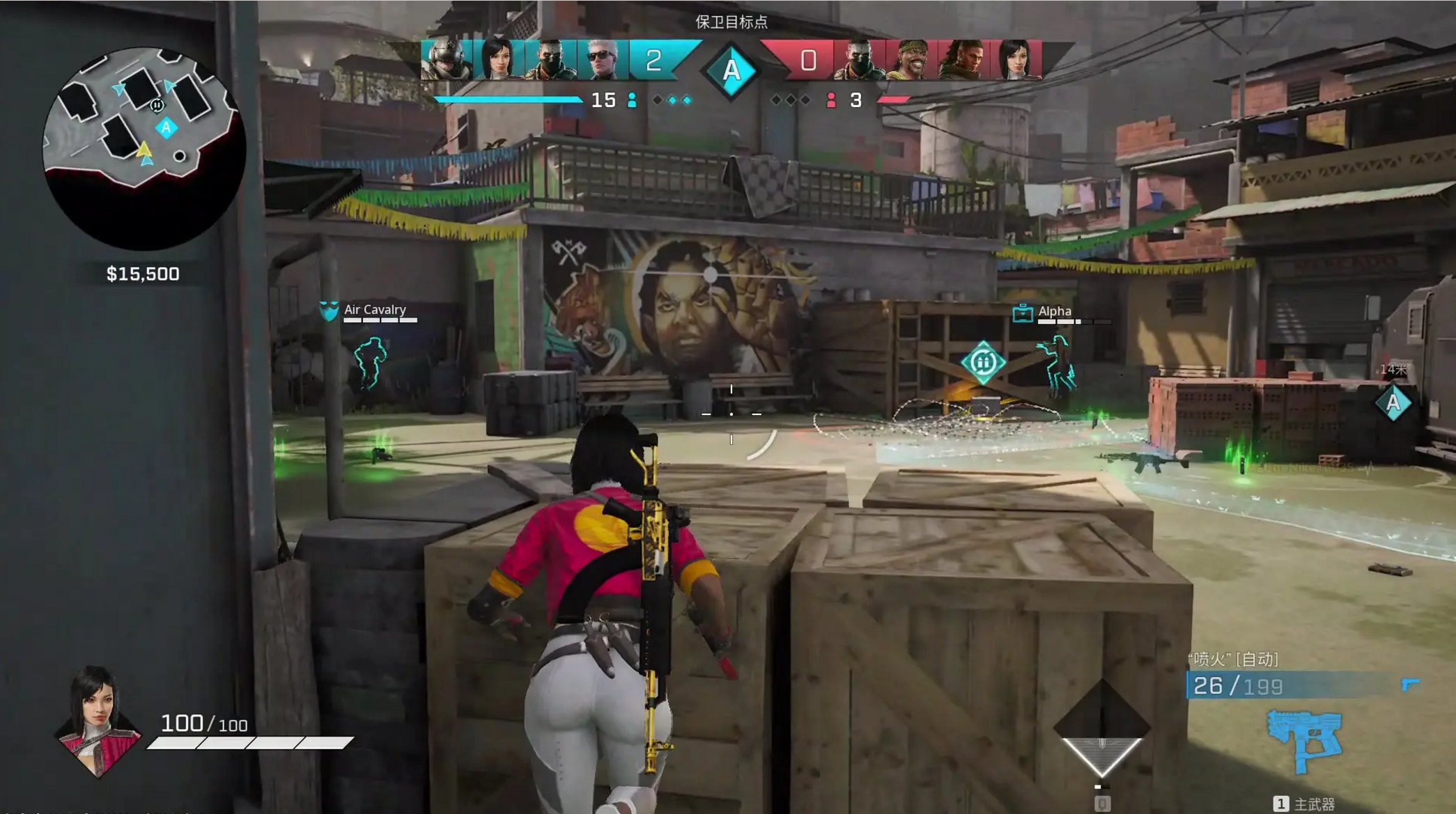Select the Air Cavalry teammate nameplate

(374, 311)
